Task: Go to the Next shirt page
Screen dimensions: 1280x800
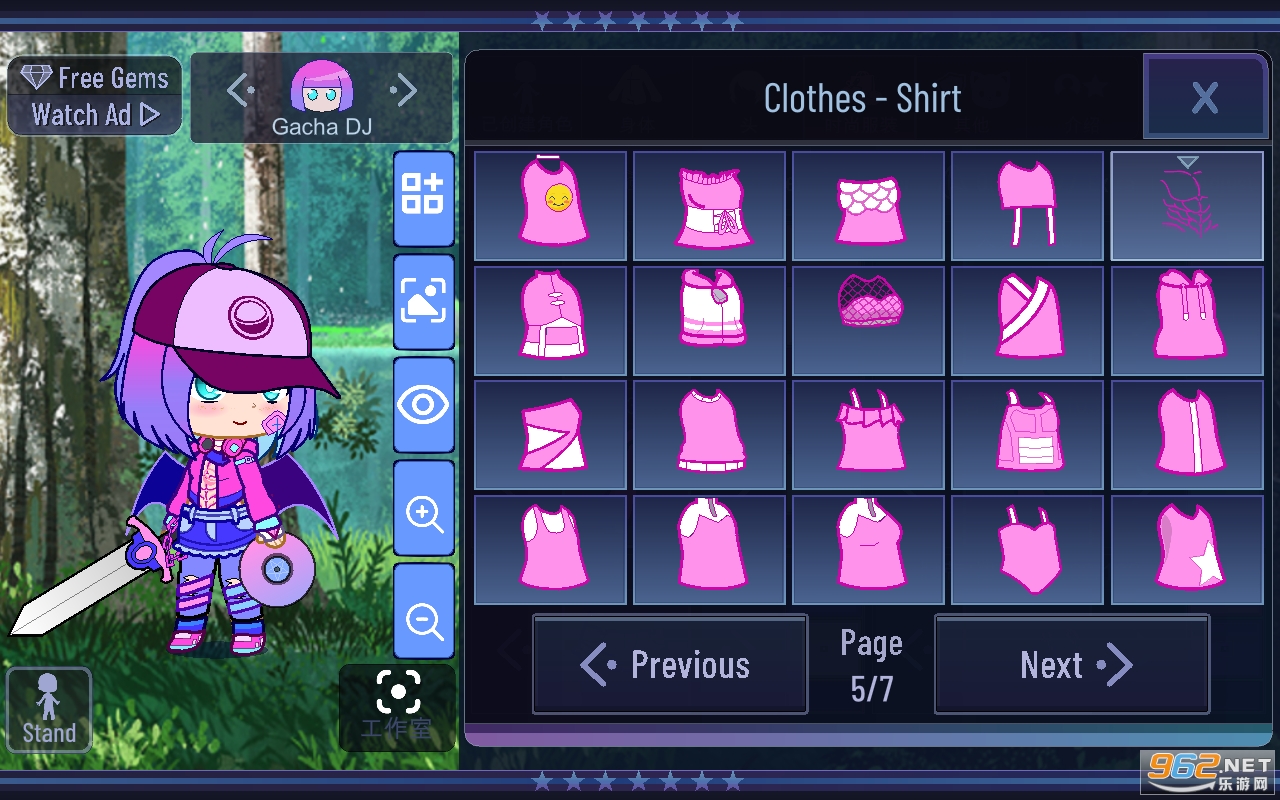Action: 1072,665
